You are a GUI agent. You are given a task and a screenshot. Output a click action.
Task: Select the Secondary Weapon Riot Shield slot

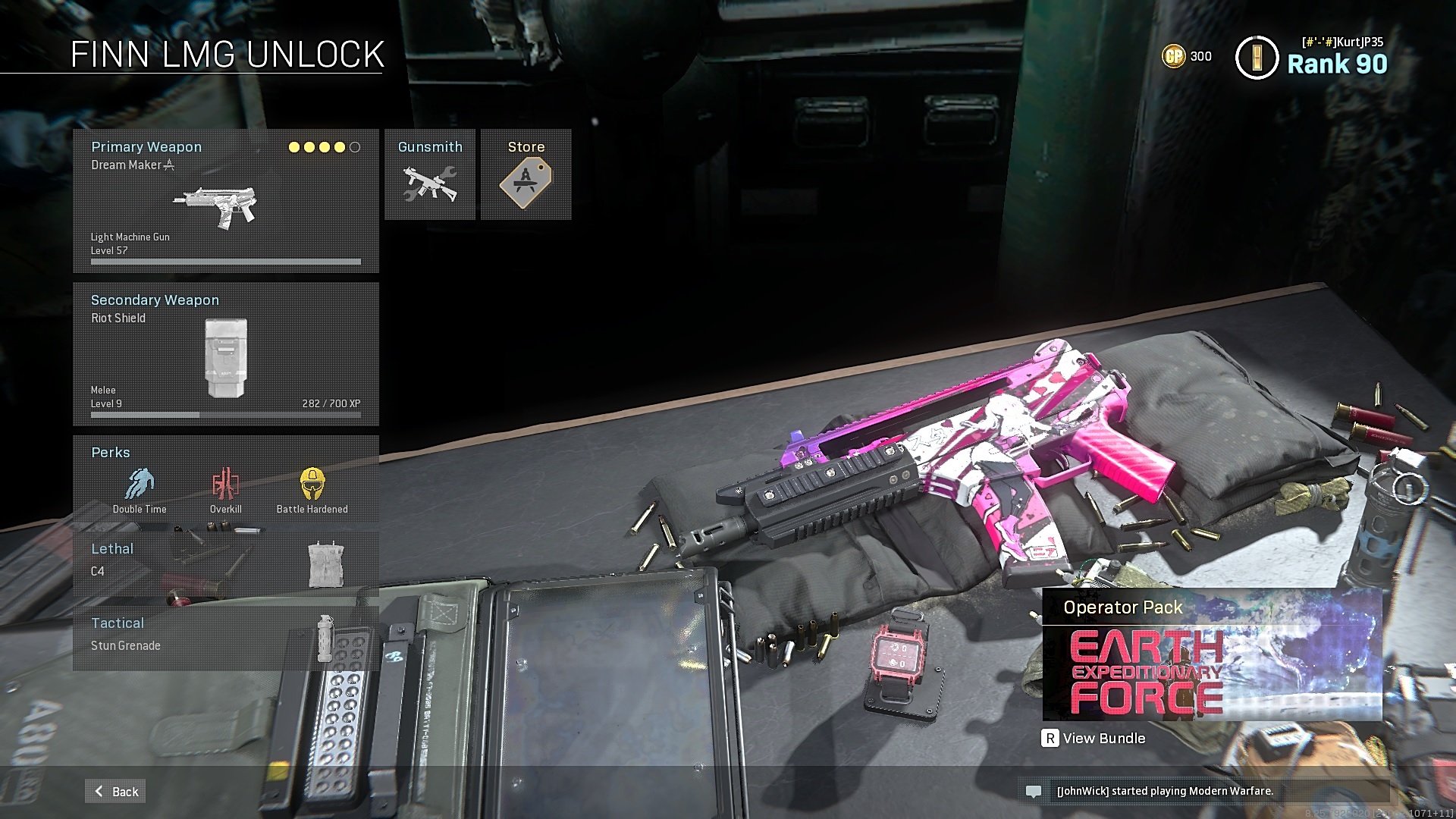(225, 354)
